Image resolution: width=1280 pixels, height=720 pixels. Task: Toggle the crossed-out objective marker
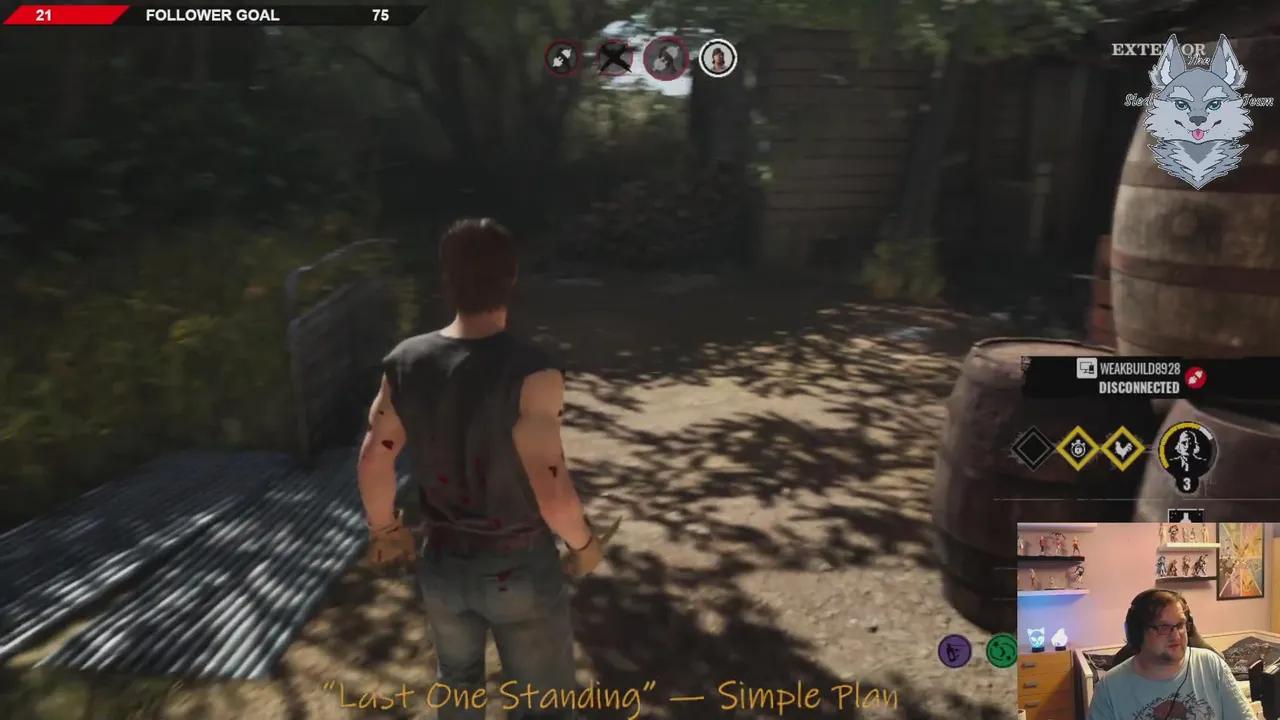point(612,57)
